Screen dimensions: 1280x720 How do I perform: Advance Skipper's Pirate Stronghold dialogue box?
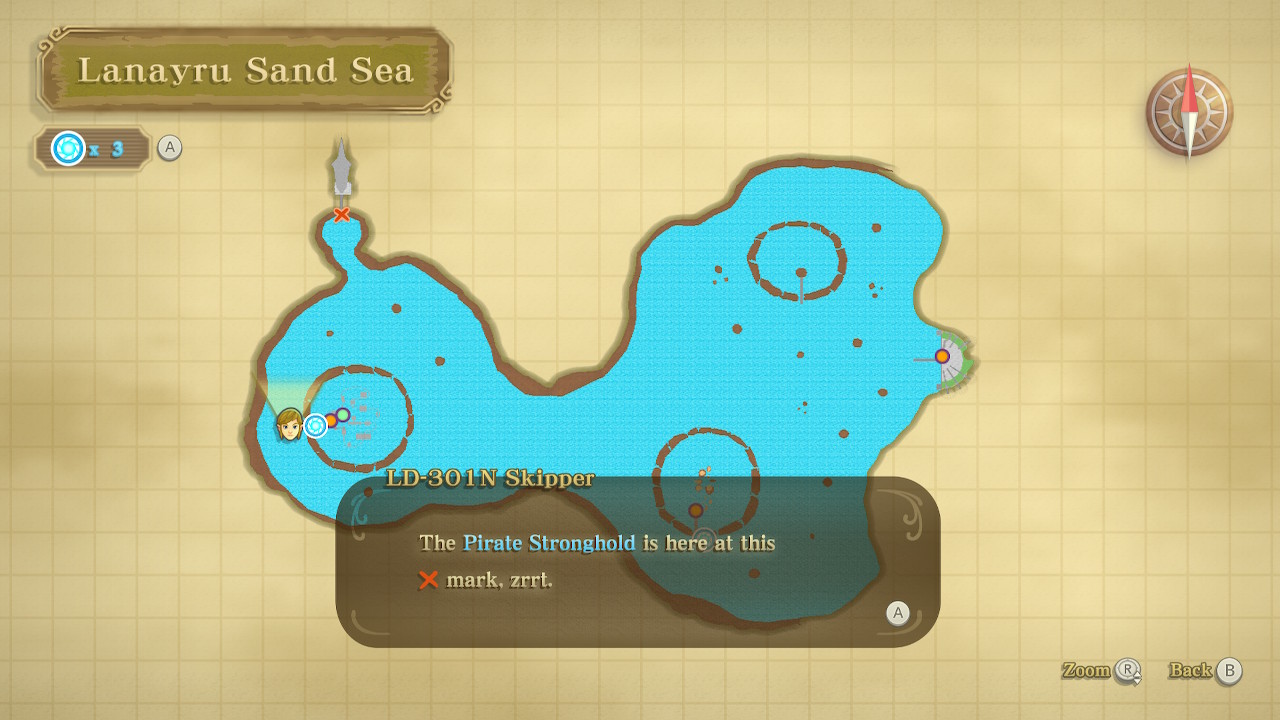(897, 613)
